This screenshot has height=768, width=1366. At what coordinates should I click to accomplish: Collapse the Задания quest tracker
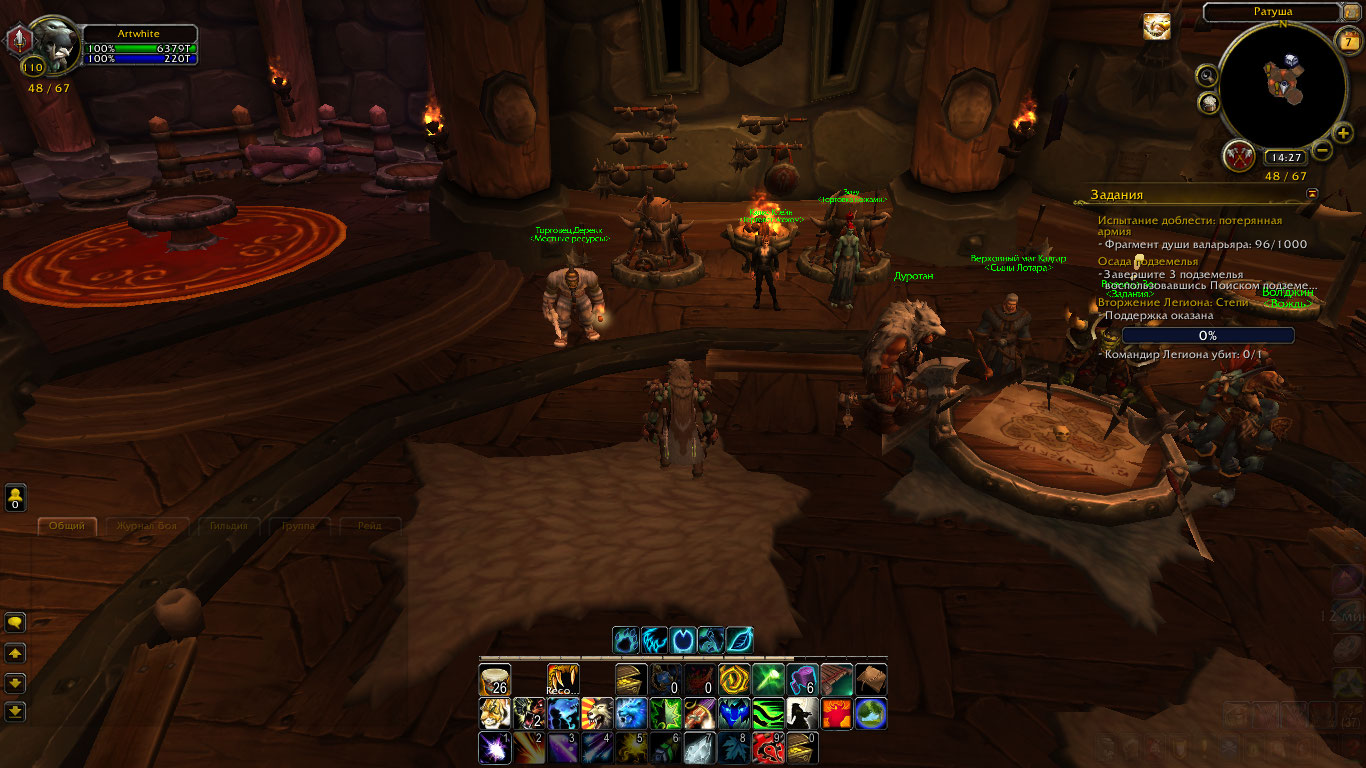point(1312,193)
